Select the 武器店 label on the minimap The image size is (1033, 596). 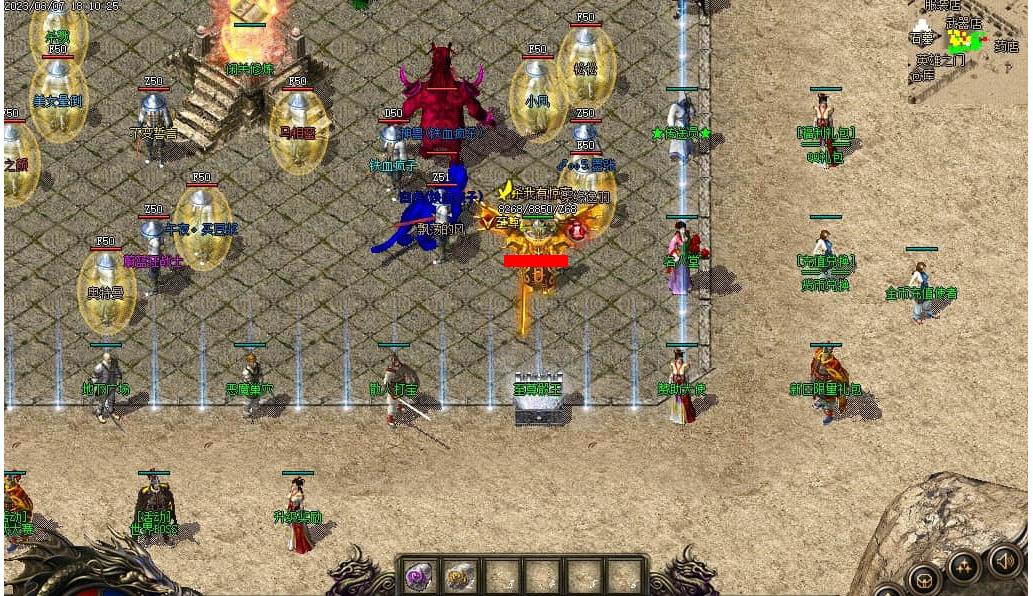(963, 23)
